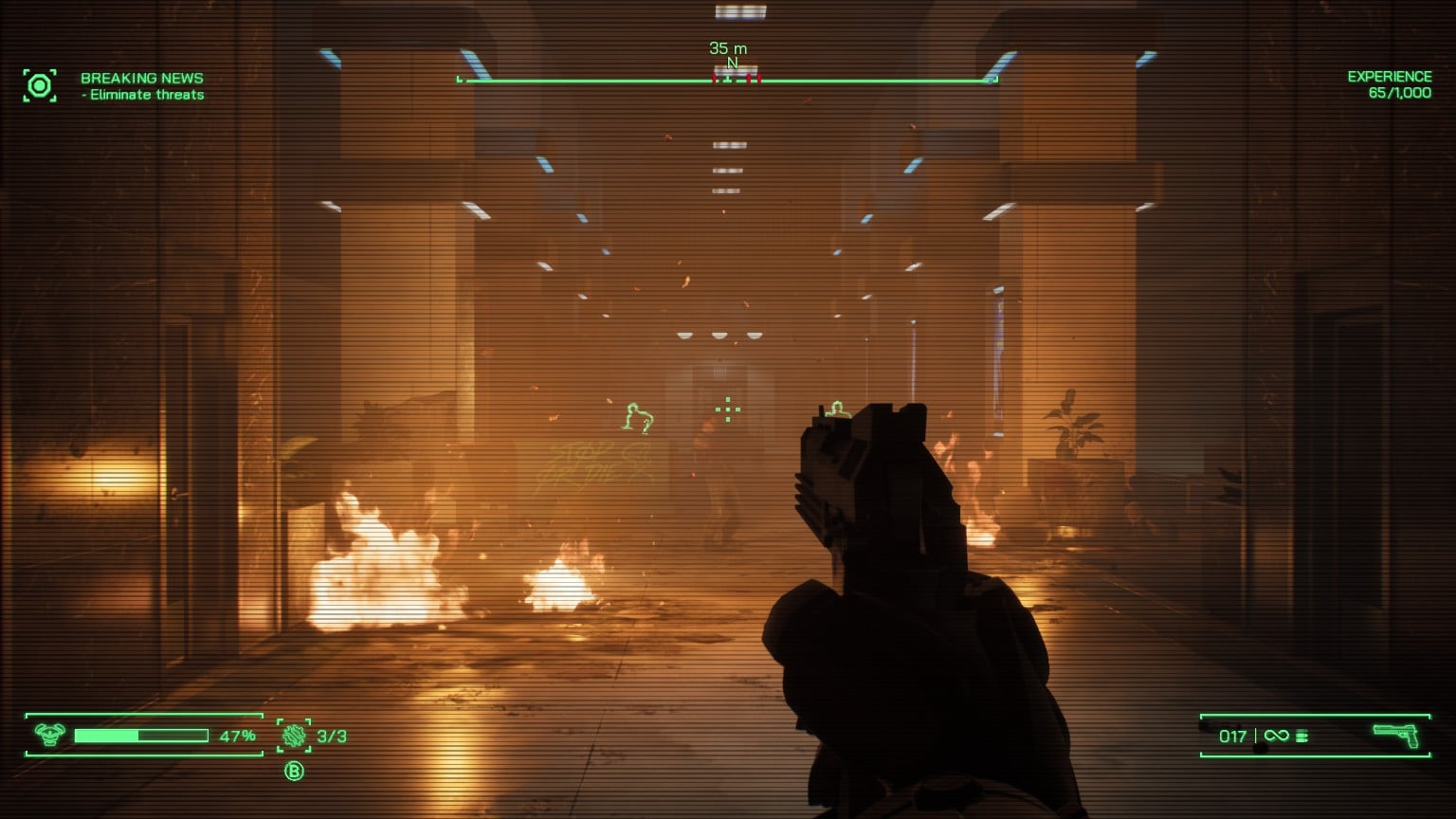Click the compass heading bar

pyautogui.click(x=727, y=80)
